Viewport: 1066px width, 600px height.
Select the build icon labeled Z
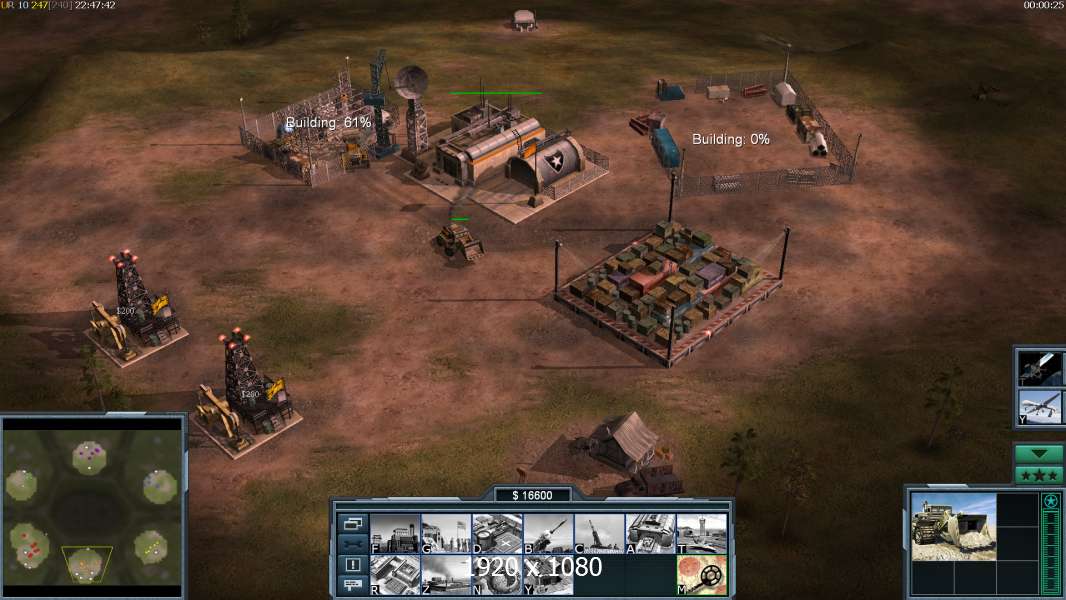click(445, 574)
